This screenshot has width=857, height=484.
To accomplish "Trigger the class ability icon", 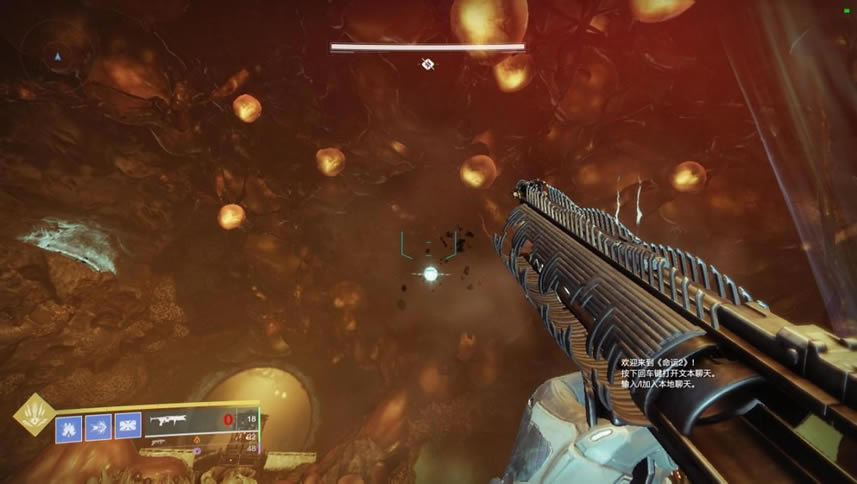I will pyautogui.click(x=128, y=427).
